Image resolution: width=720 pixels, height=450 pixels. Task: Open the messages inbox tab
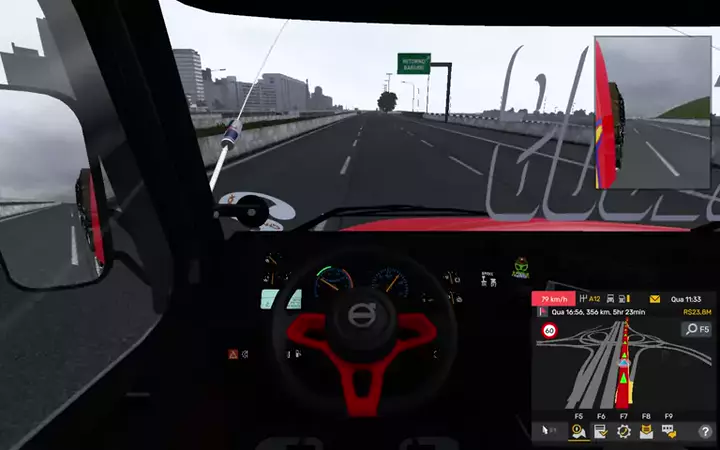pos(646,431)
